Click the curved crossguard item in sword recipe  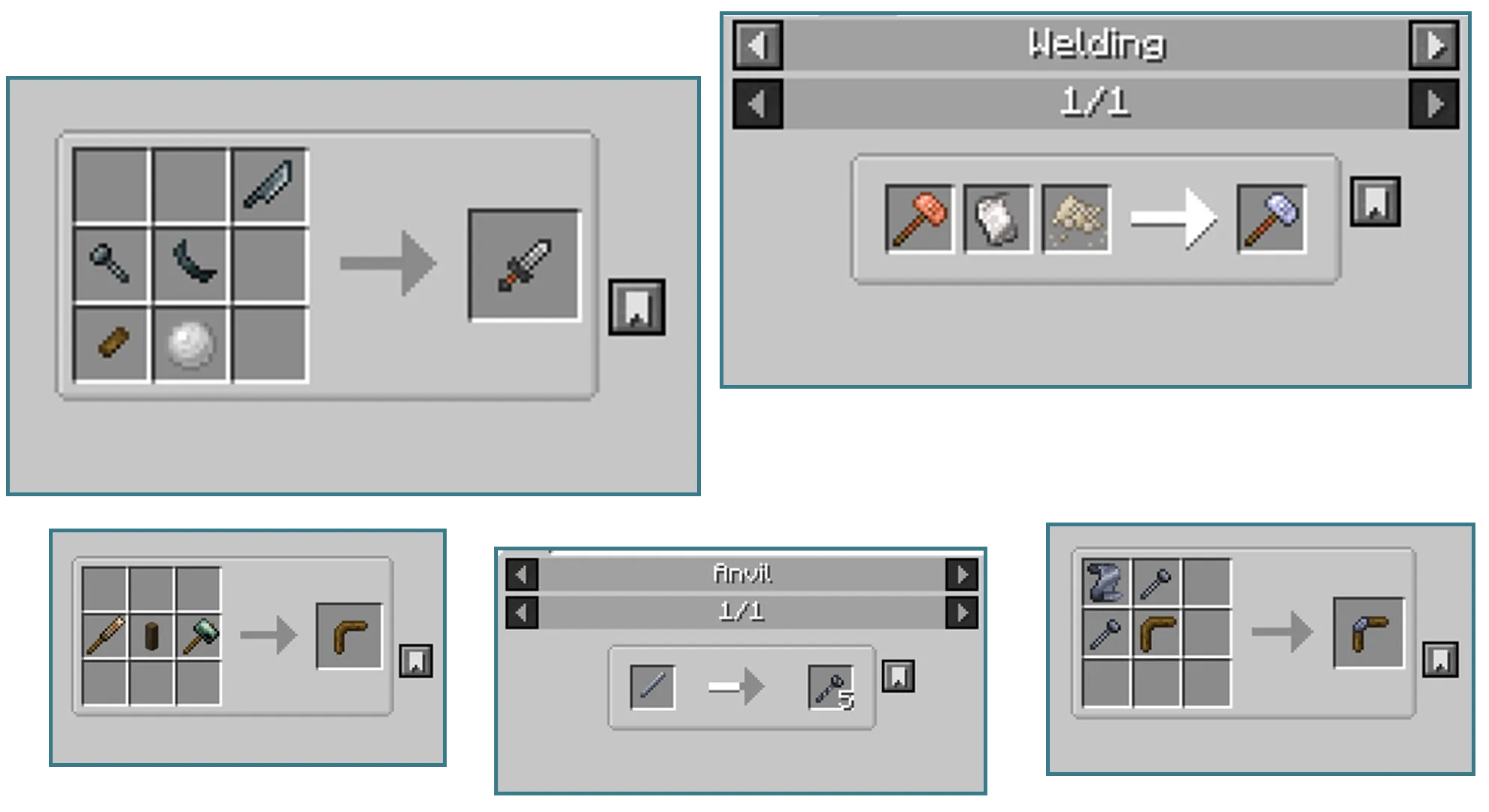[x=192, y=262]
